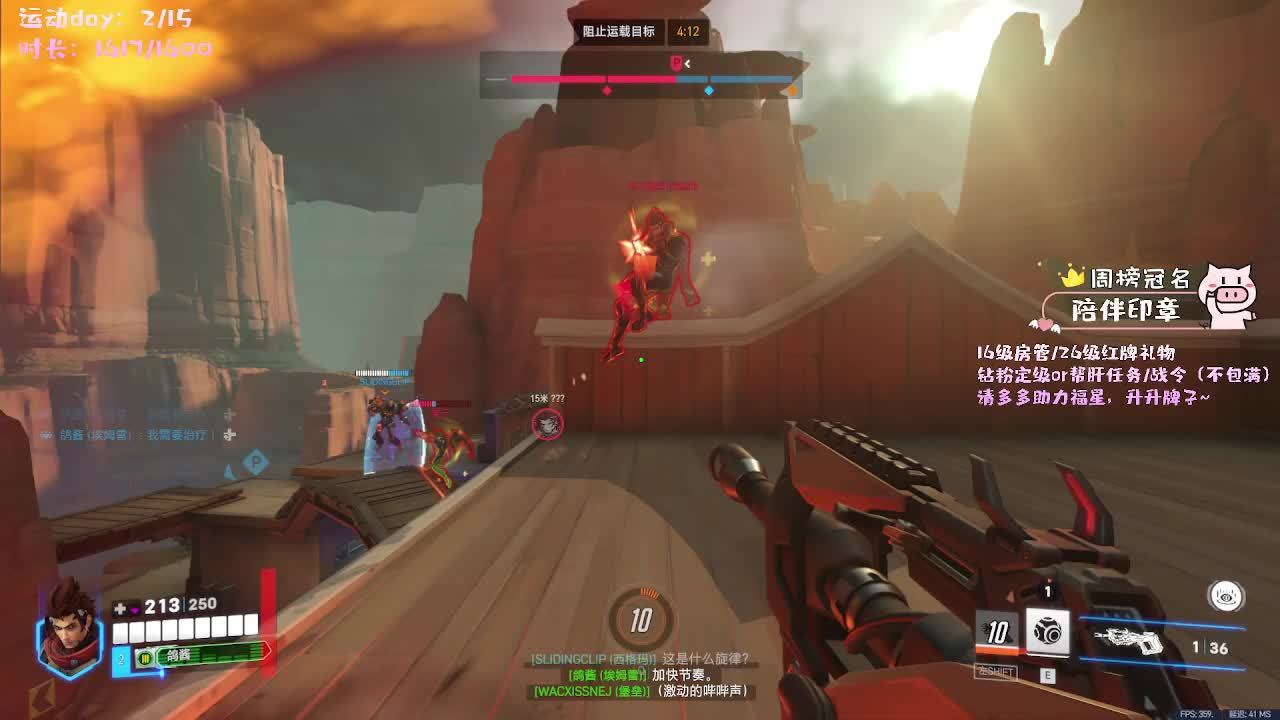The image size is (1280, 720).
Task: Select the 阻止运载目标 objective label
Action: [619, 31]
